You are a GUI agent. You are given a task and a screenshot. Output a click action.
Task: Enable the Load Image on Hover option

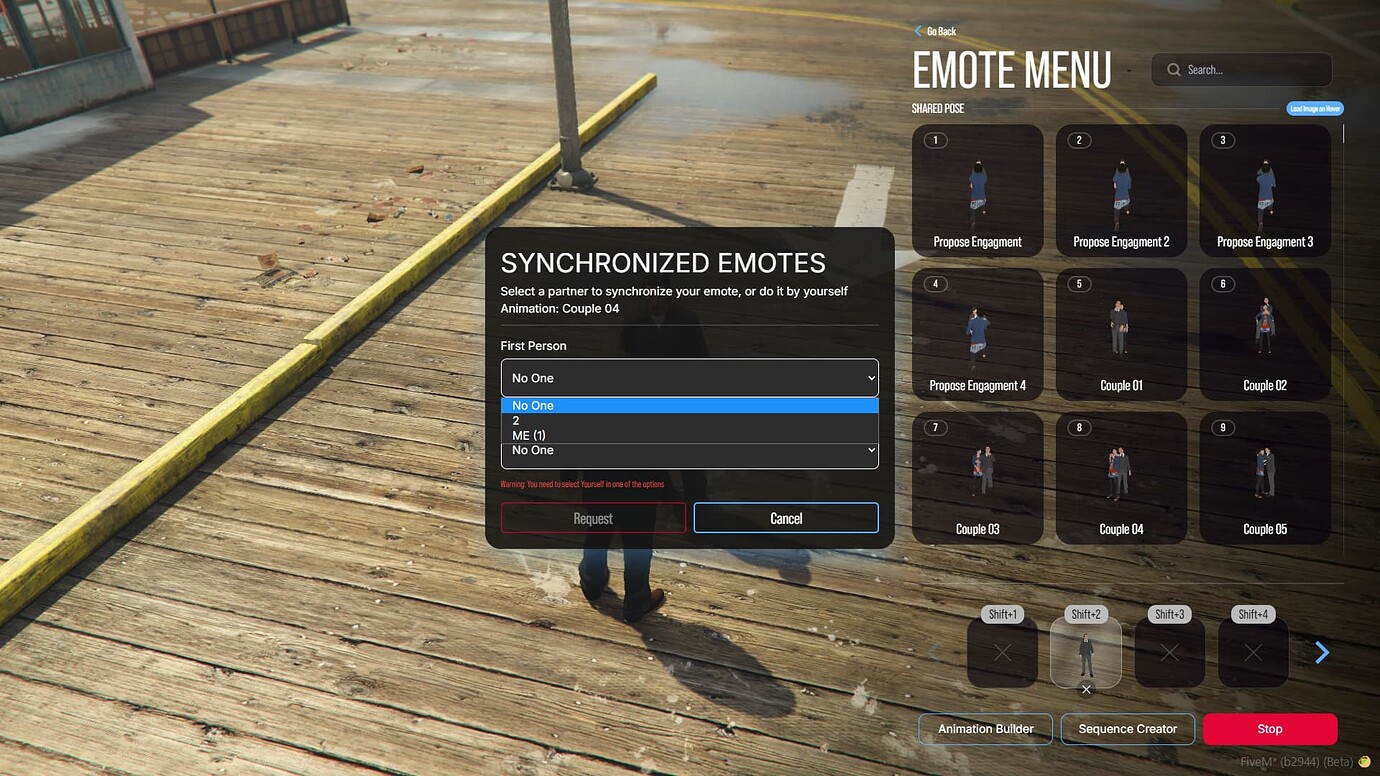[1314, 108]
